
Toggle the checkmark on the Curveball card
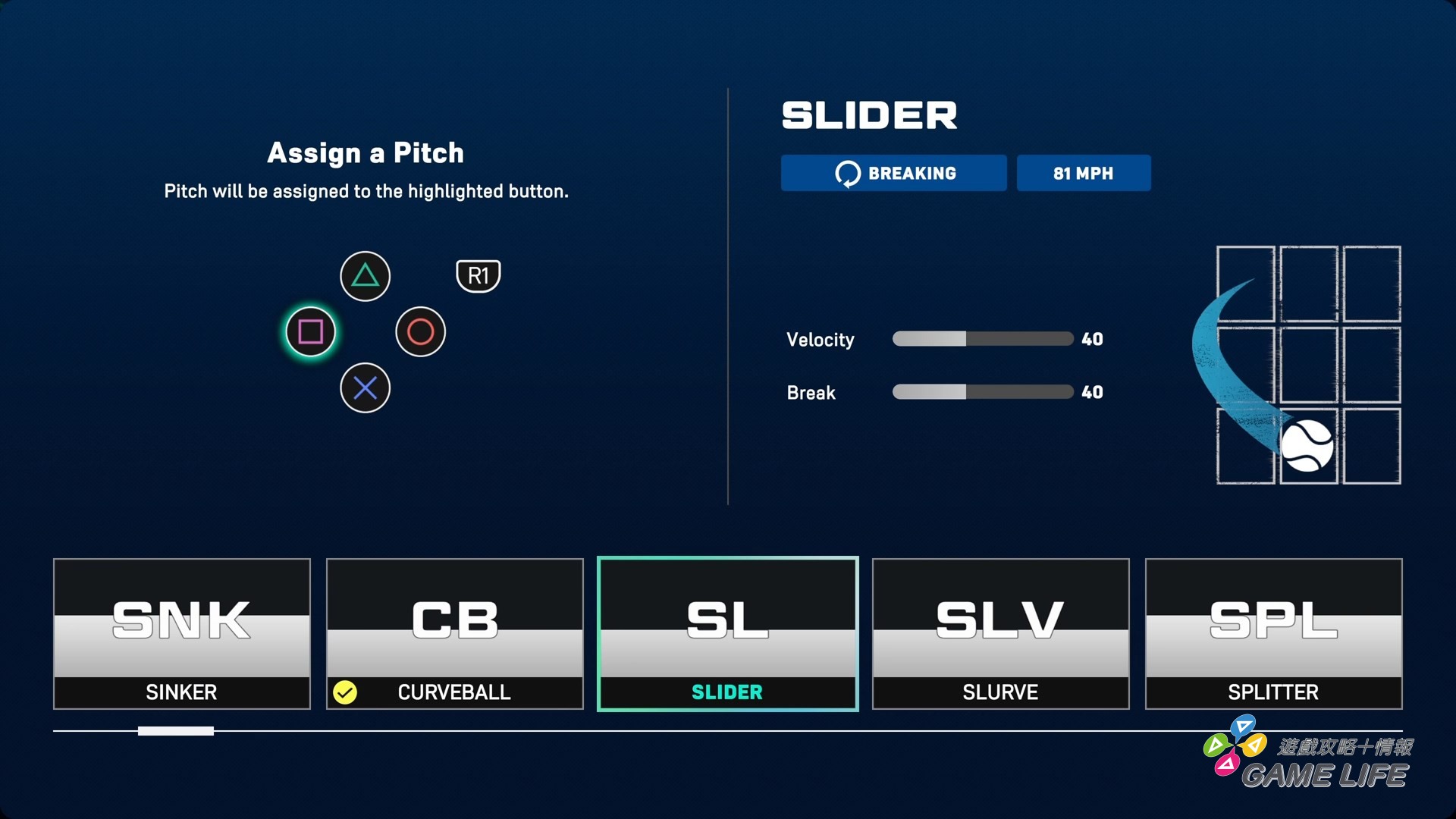tap(347, 692)
